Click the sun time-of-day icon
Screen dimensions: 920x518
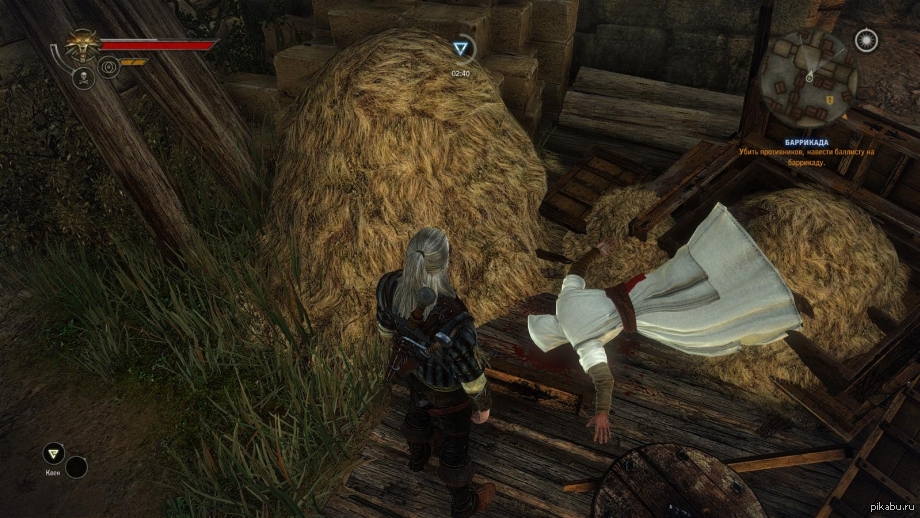[x=866, y=40]
